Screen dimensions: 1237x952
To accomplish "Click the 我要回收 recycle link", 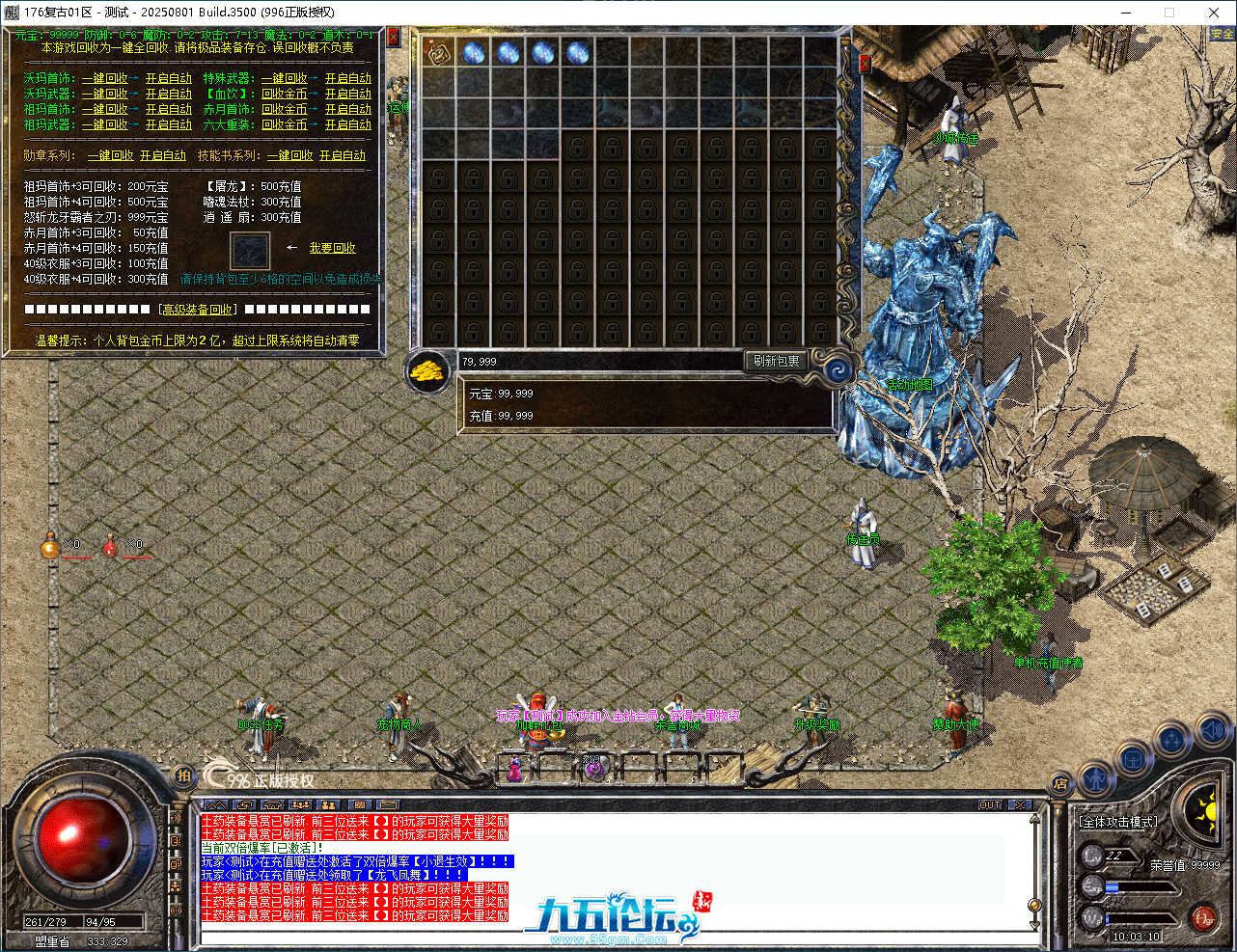I will [332, 247].
